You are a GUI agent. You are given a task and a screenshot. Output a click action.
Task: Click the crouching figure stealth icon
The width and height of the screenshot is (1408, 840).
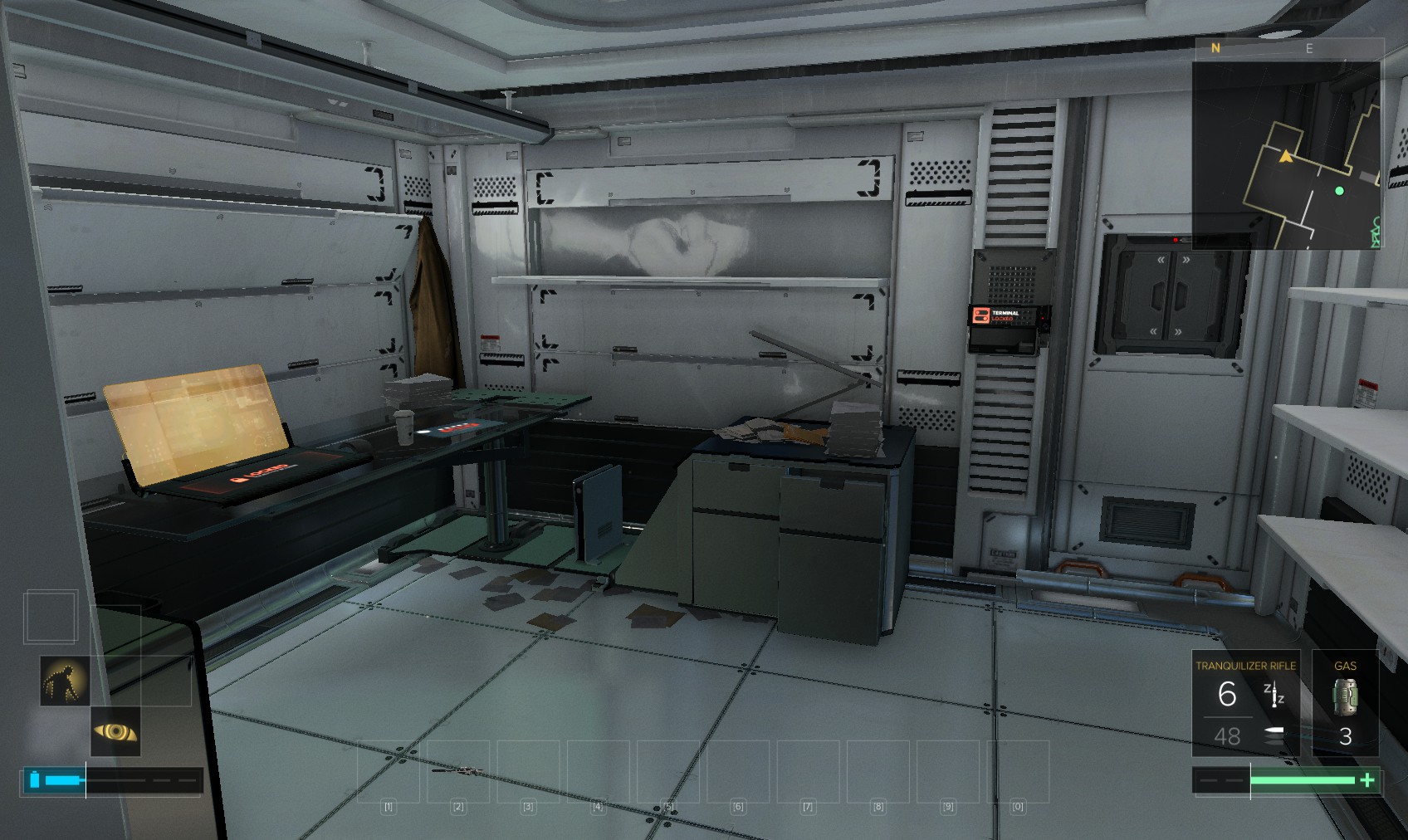[65, 681]
